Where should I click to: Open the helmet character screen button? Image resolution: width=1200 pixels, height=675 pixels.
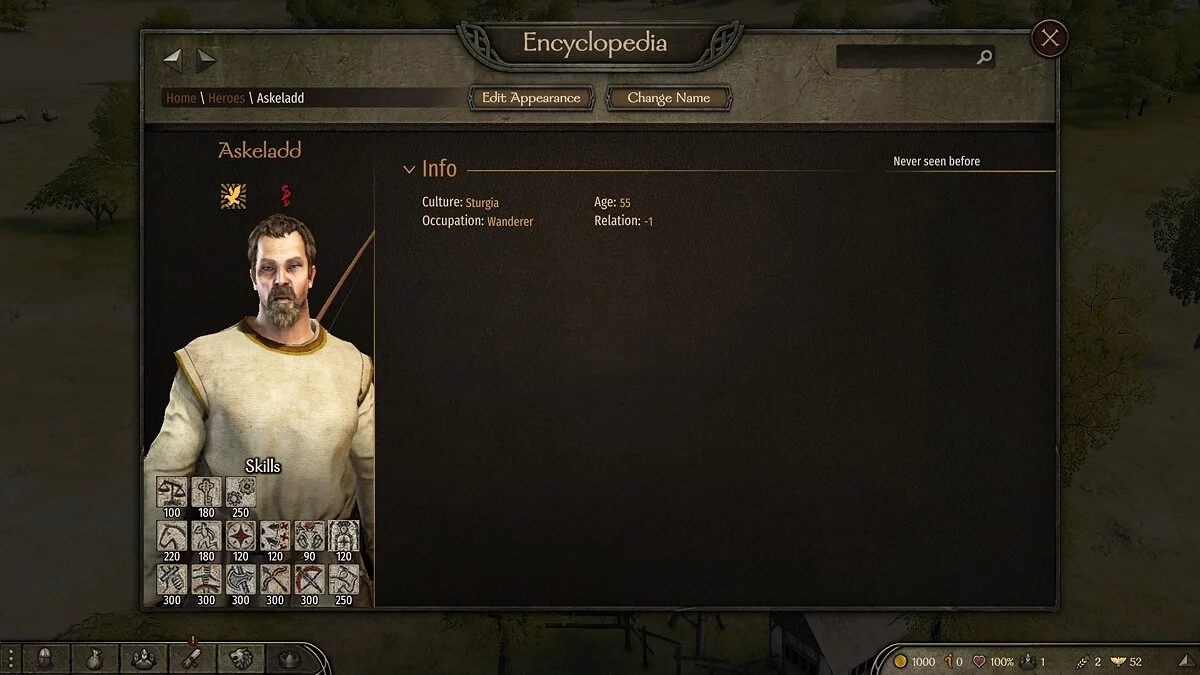(45, 659)
